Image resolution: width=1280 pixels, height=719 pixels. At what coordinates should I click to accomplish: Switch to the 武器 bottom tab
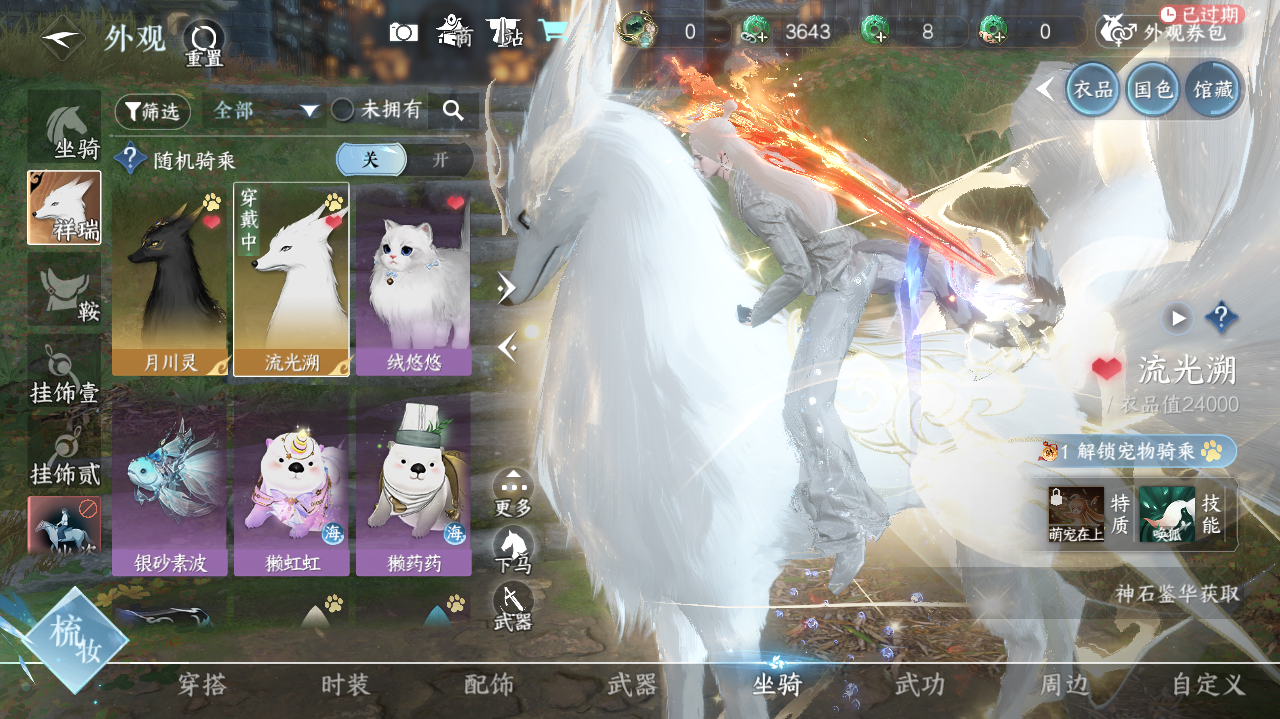click(632, 685)
